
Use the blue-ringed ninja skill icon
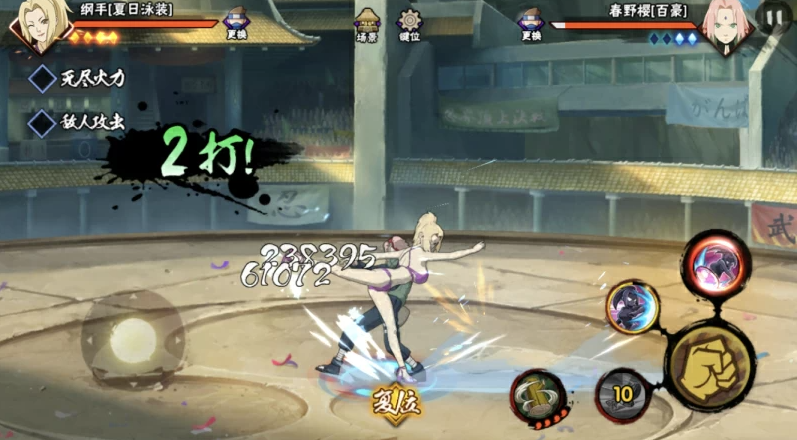point(633,307)
